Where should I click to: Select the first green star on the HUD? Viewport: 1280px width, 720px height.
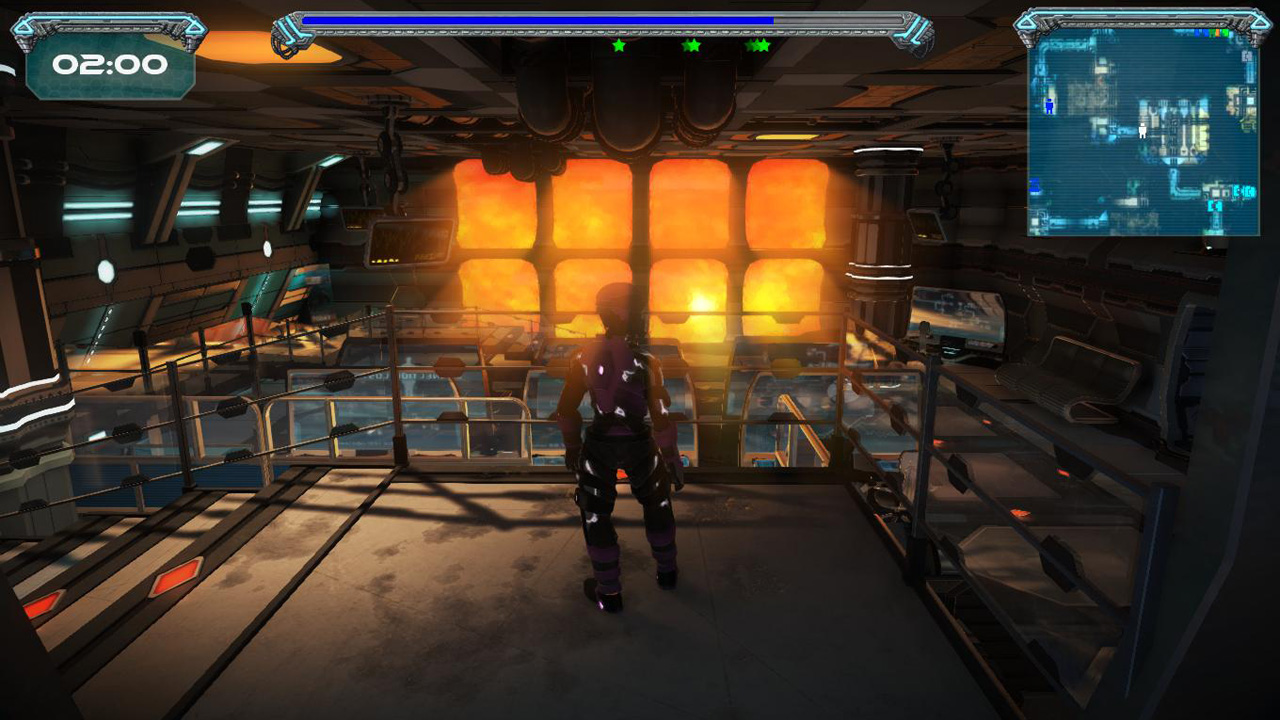coord(618,45)
